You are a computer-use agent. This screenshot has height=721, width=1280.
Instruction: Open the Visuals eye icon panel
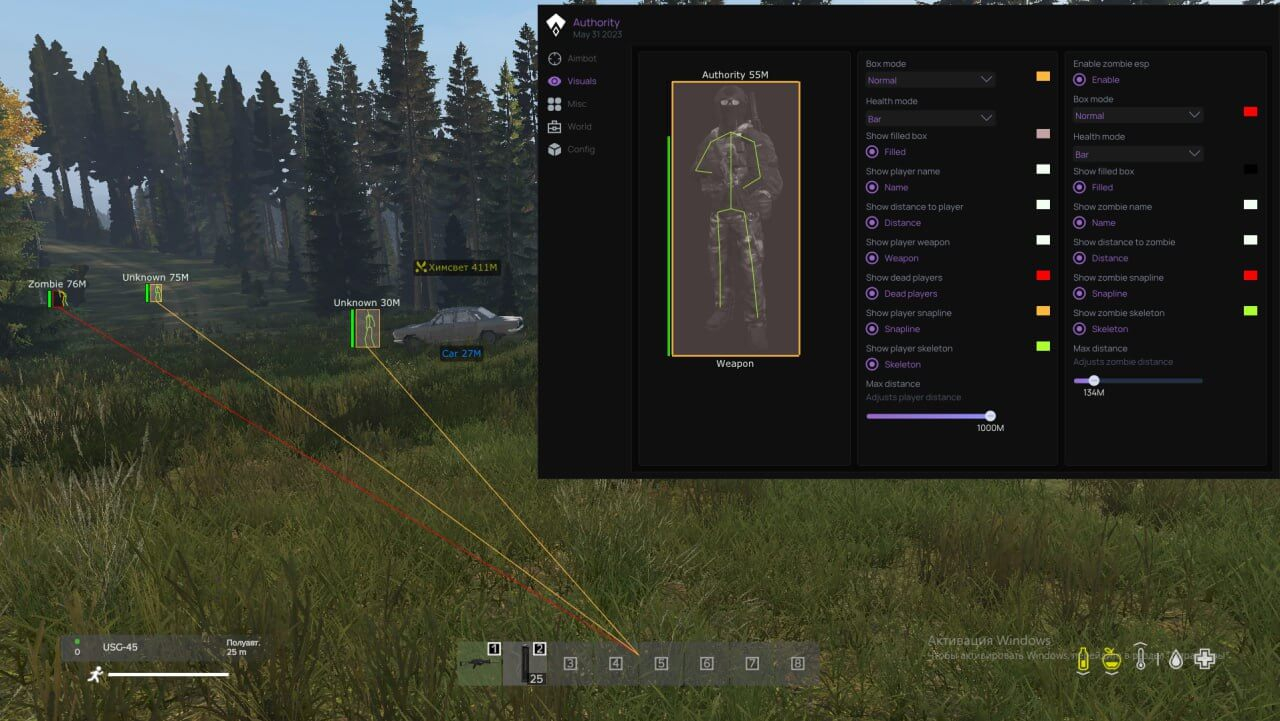tap(555, 81)
